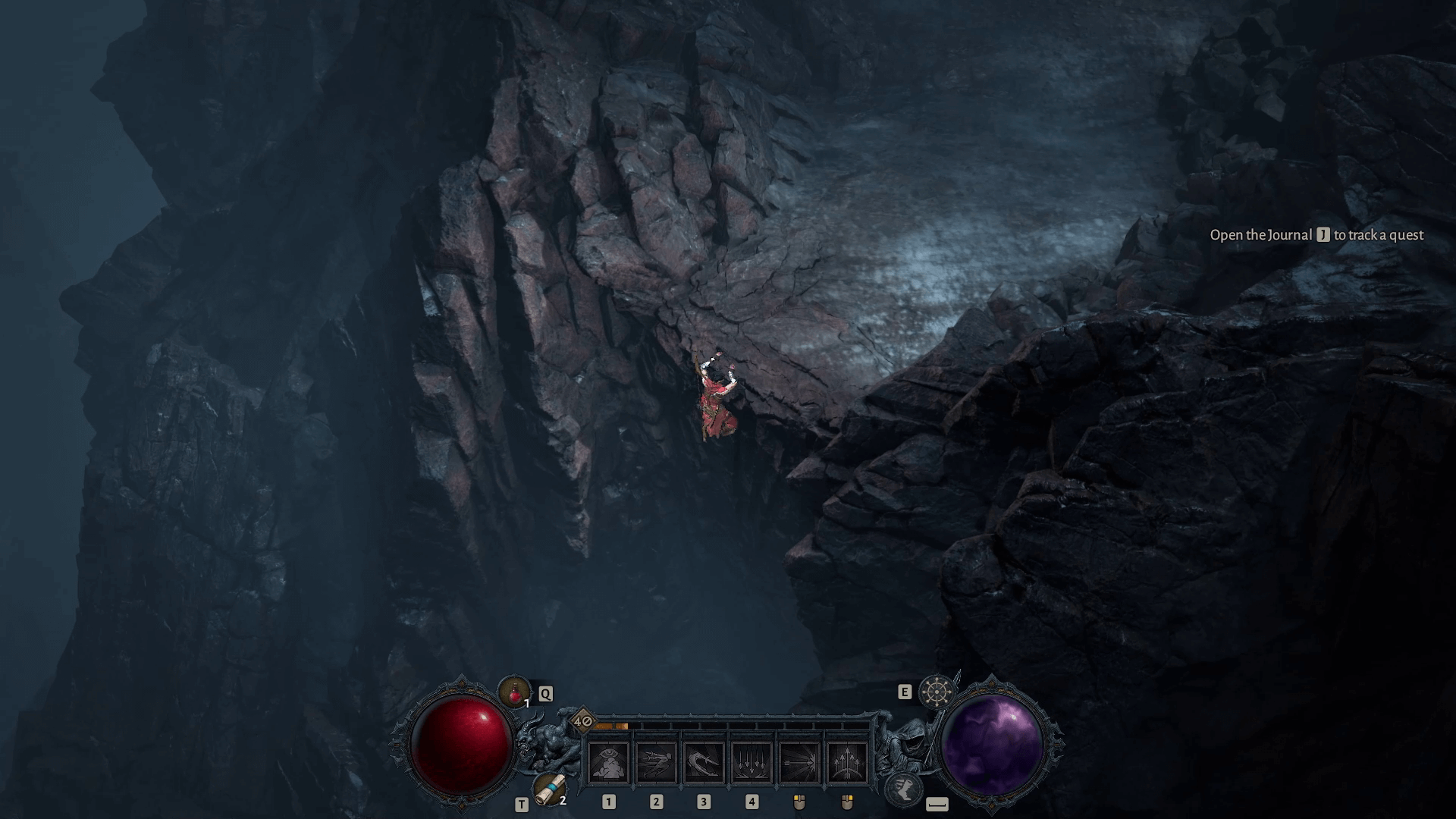1456x819 pixels.
Task: Select the single piercing arrow skill
Action: coord(799,761)
